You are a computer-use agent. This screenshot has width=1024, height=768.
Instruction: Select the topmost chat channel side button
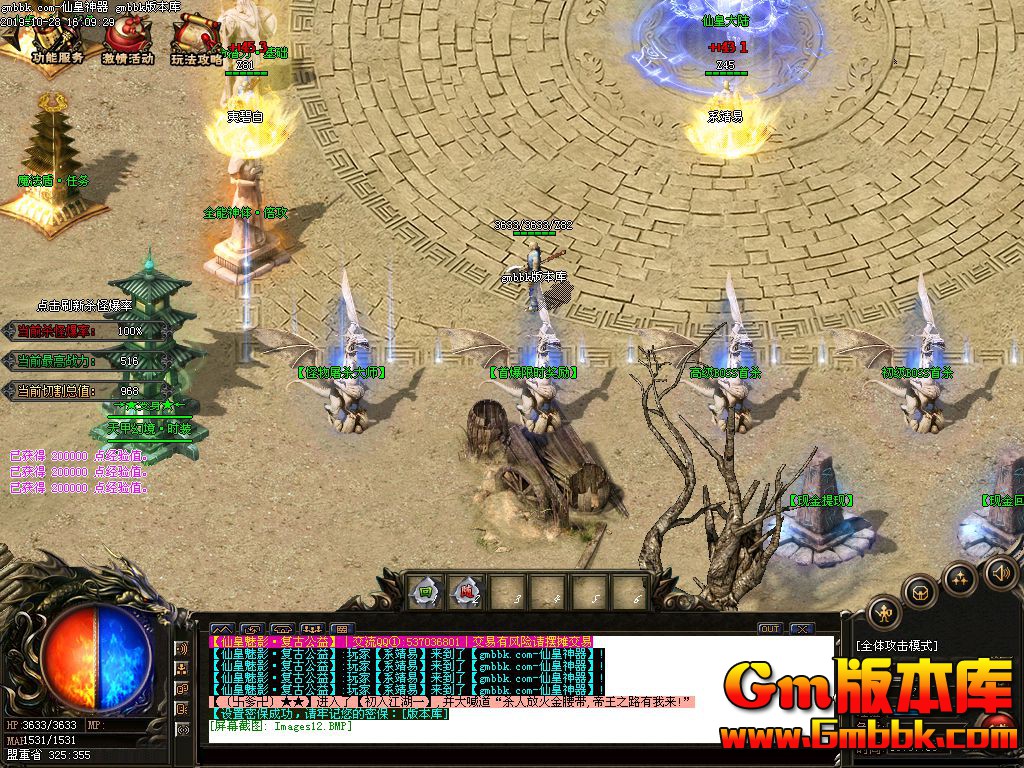pos(182,649)
